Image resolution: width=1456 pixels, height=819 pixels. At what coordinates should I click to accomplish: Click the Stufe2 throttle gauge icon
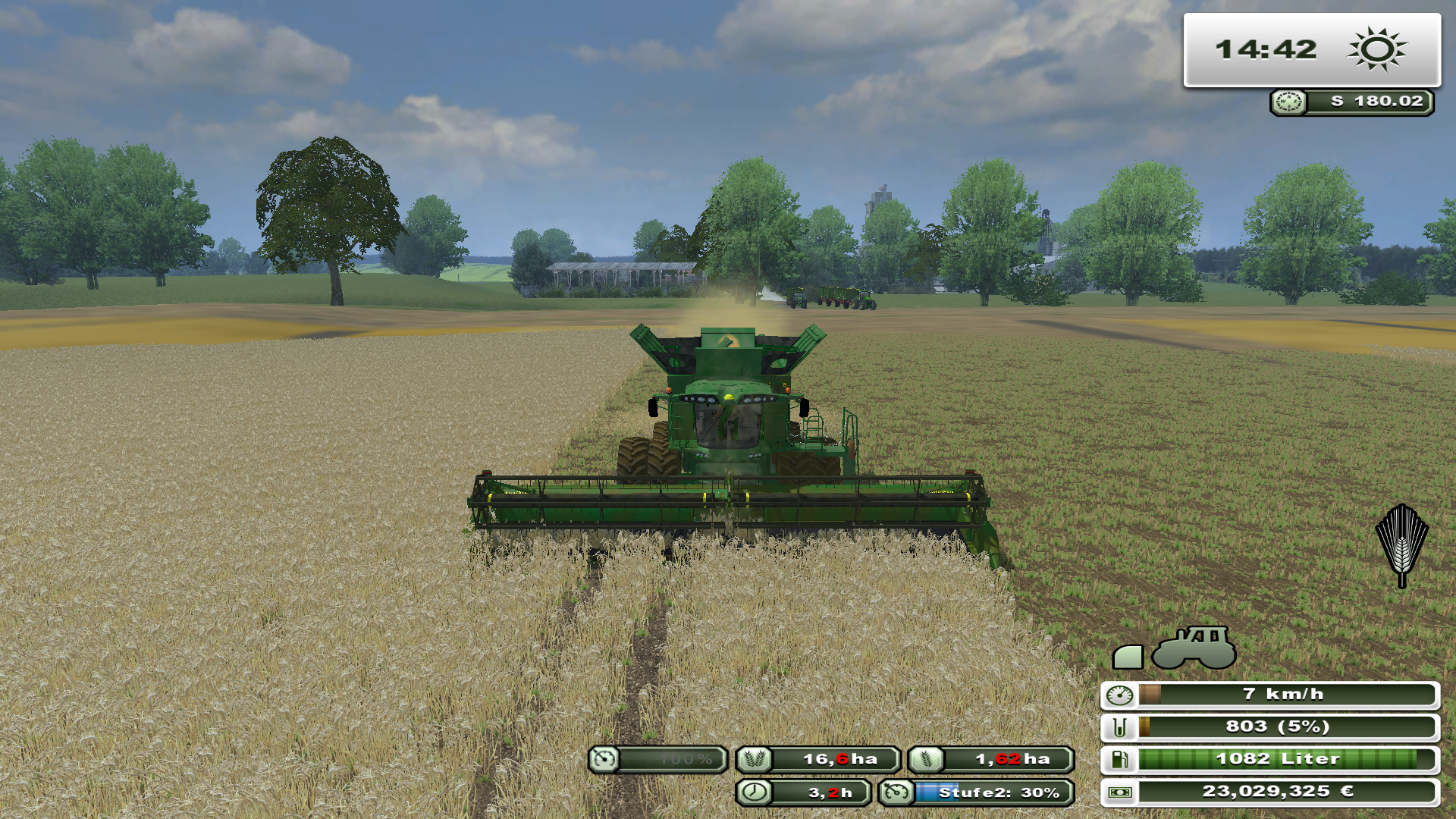point(896,792)
